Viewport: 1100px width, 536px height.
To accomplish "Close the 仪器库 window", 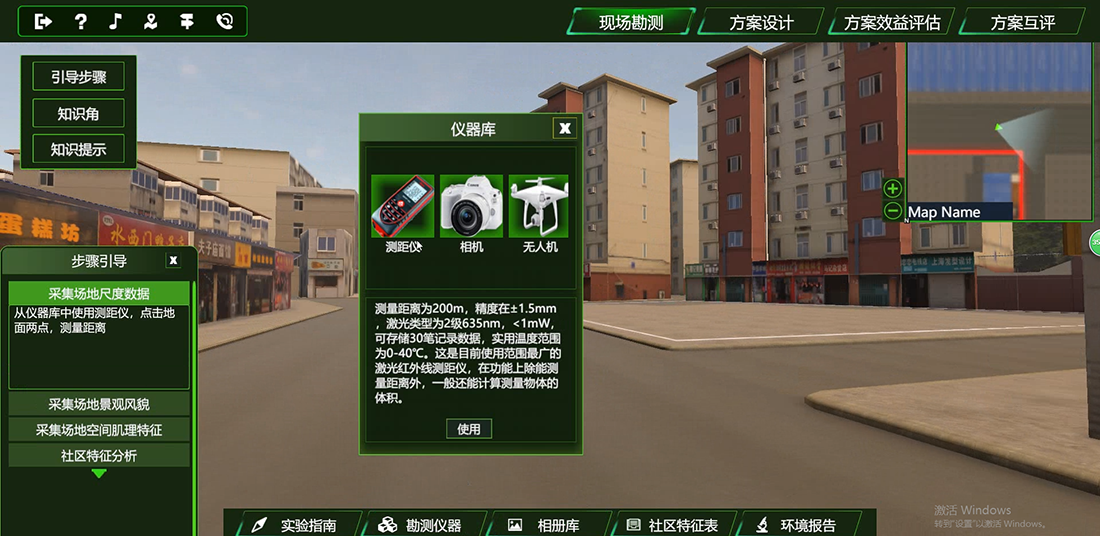I will coord(565,128).
